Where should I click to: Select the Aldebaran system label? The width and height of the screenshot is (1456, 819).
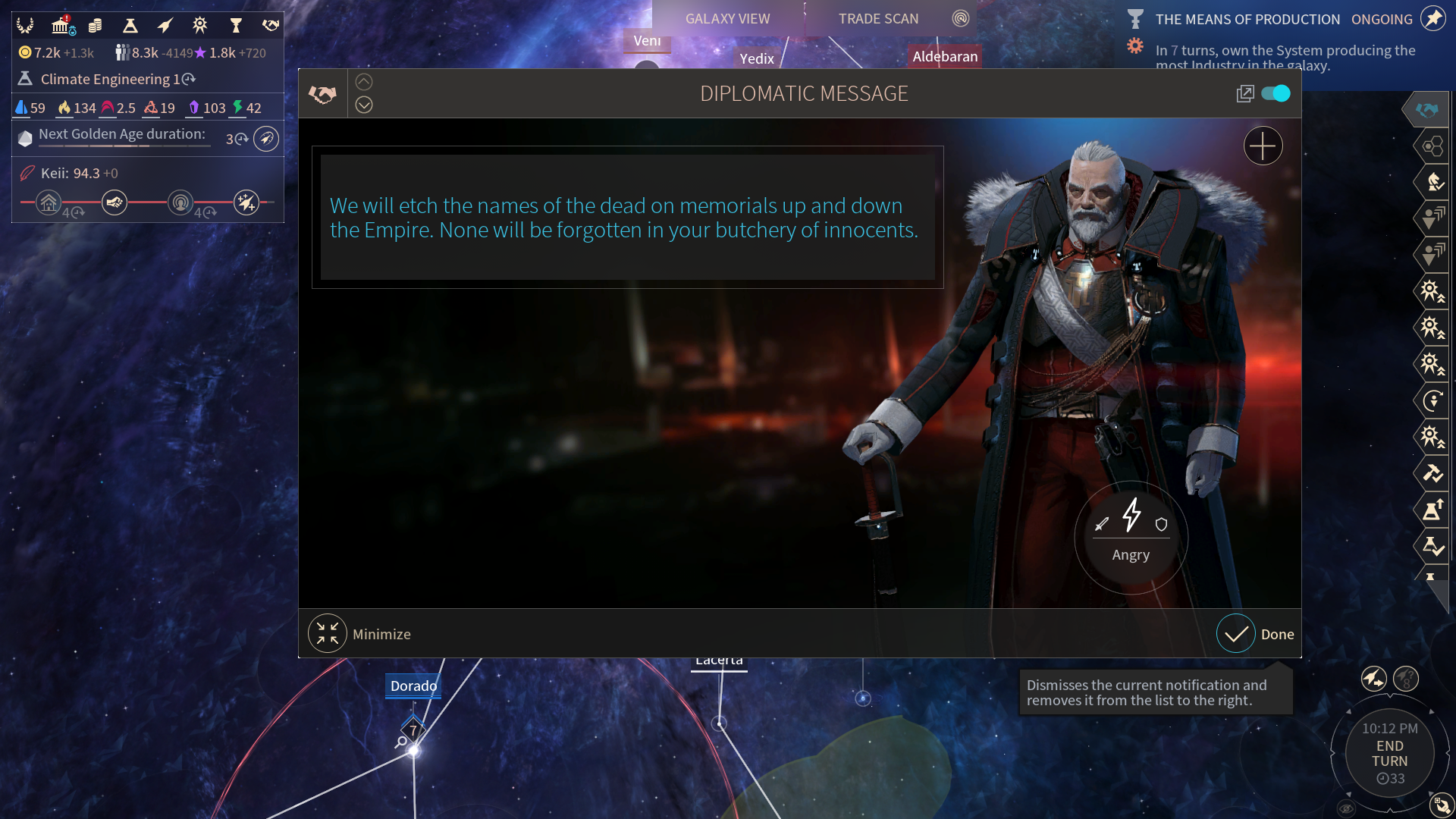[945, 57]
